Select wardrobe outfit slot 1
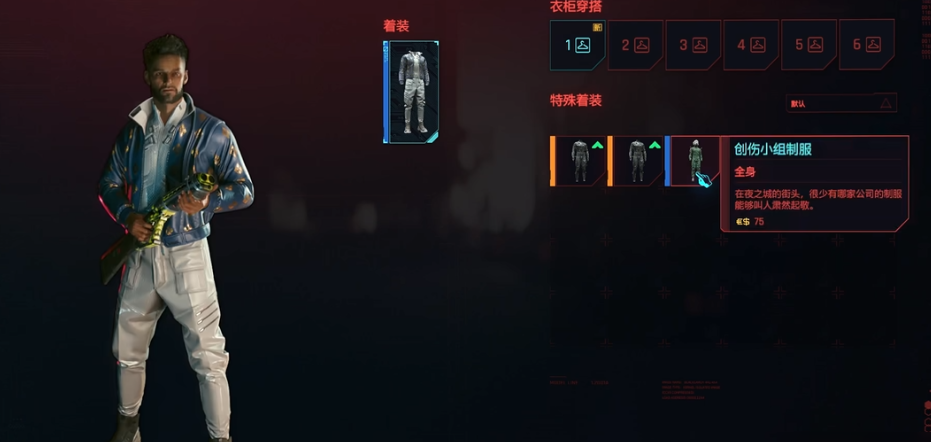The width and height of the screenshot is (931, 442). pyautogui.click(x=578, y=45)
